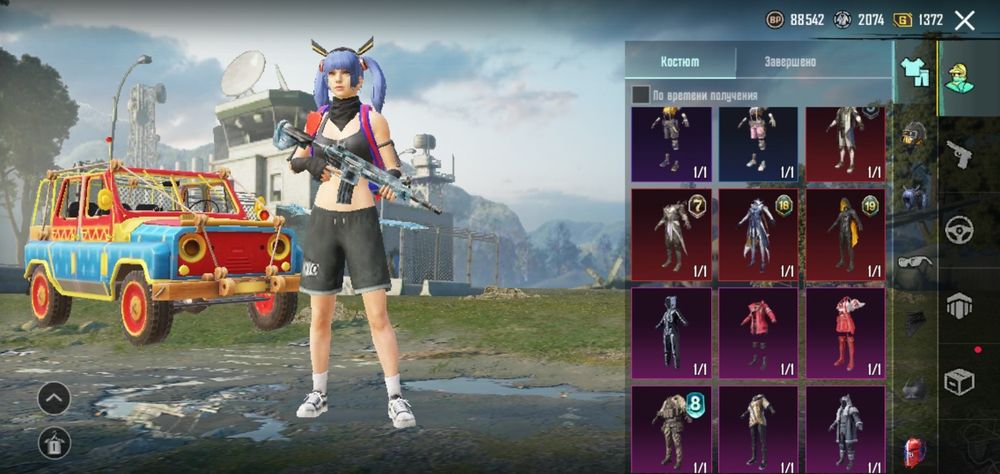The width and height of the screenshot is (1000, 474).
Task: Open the box crate category icon
Action: tap(959, 381)
